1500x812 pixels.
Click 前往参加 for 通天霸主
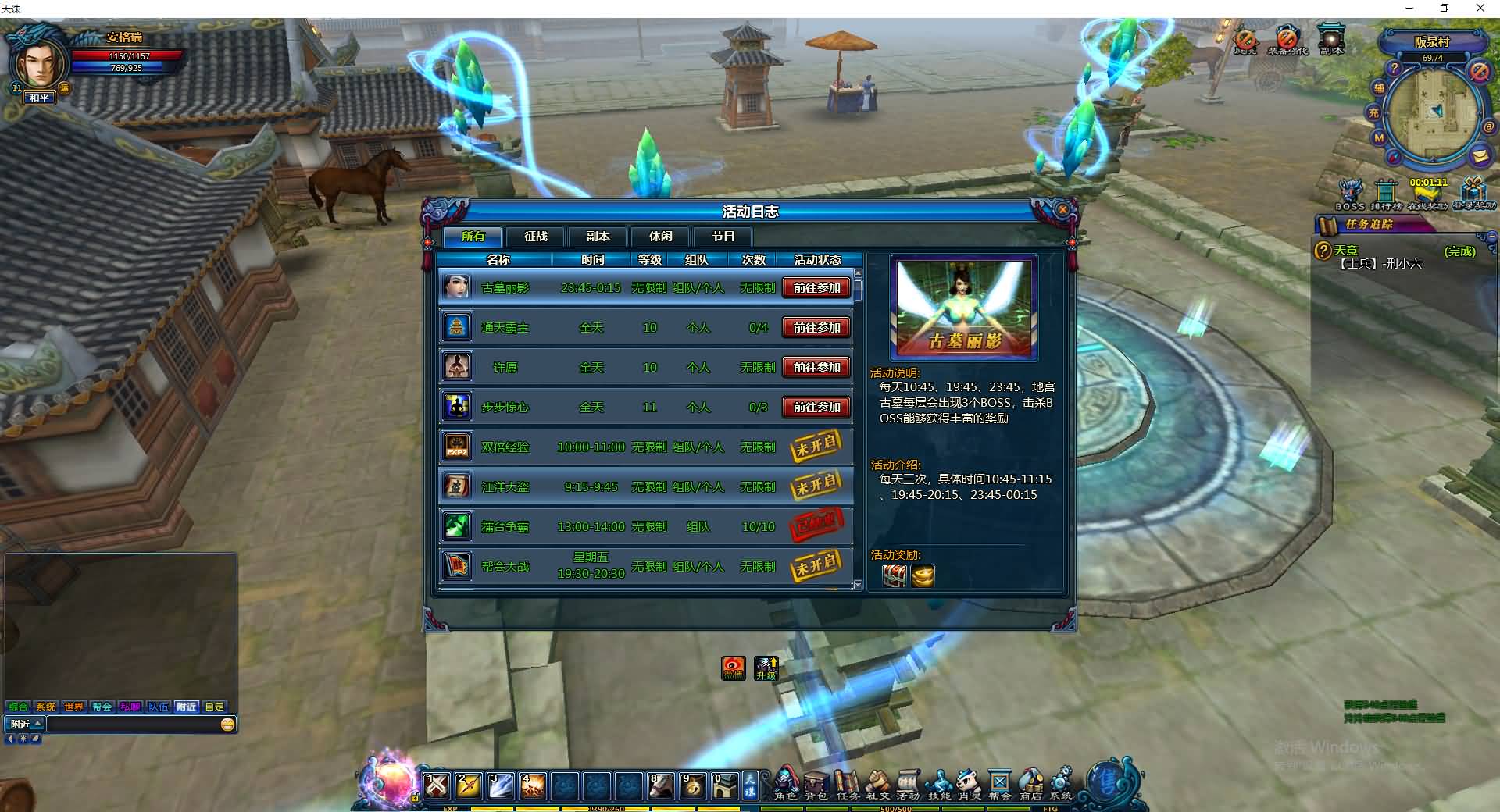coord(816,328)
